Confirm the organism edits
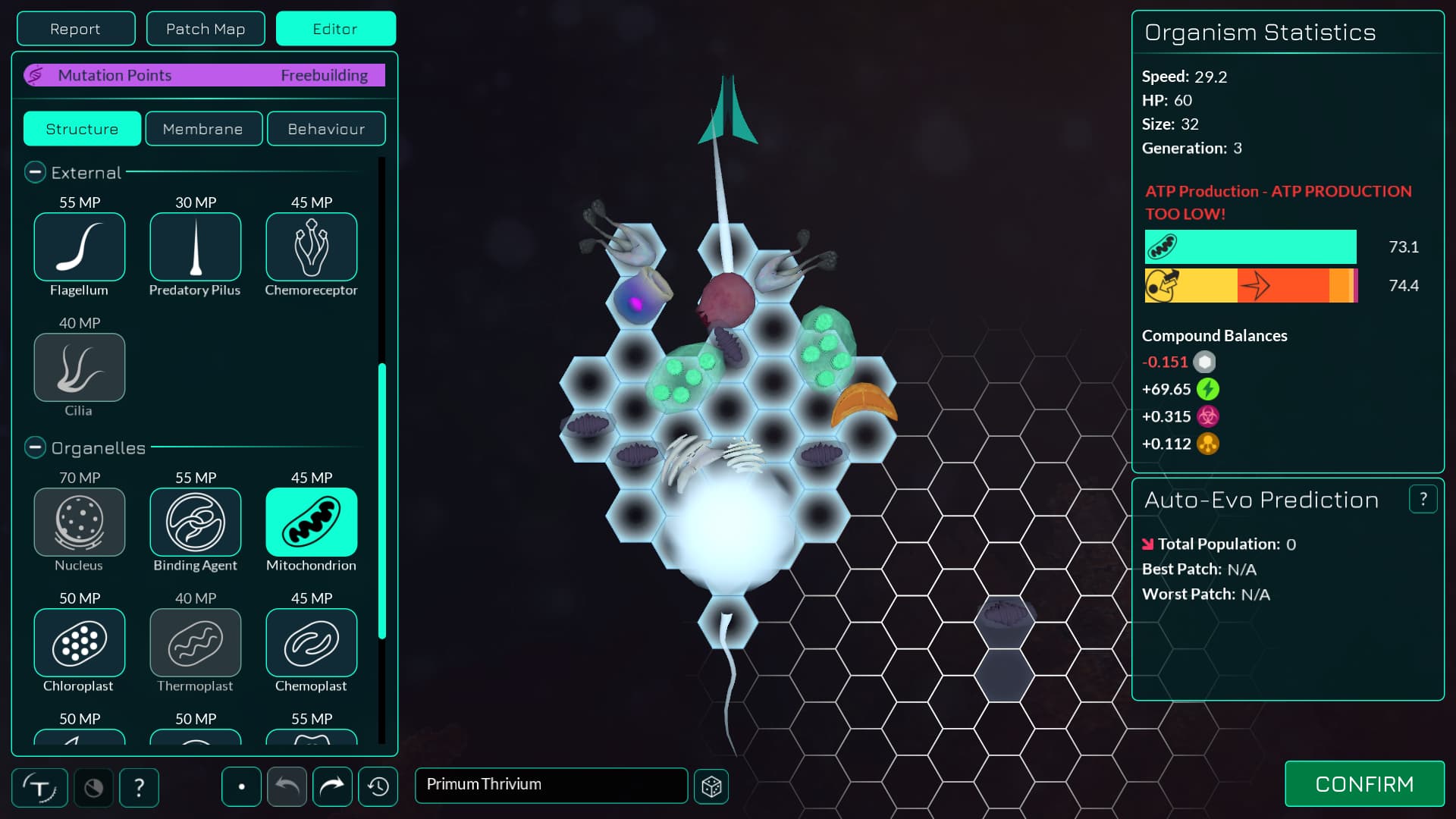The height and width of the screenshot is (819, 1456). click(1364, 784)
